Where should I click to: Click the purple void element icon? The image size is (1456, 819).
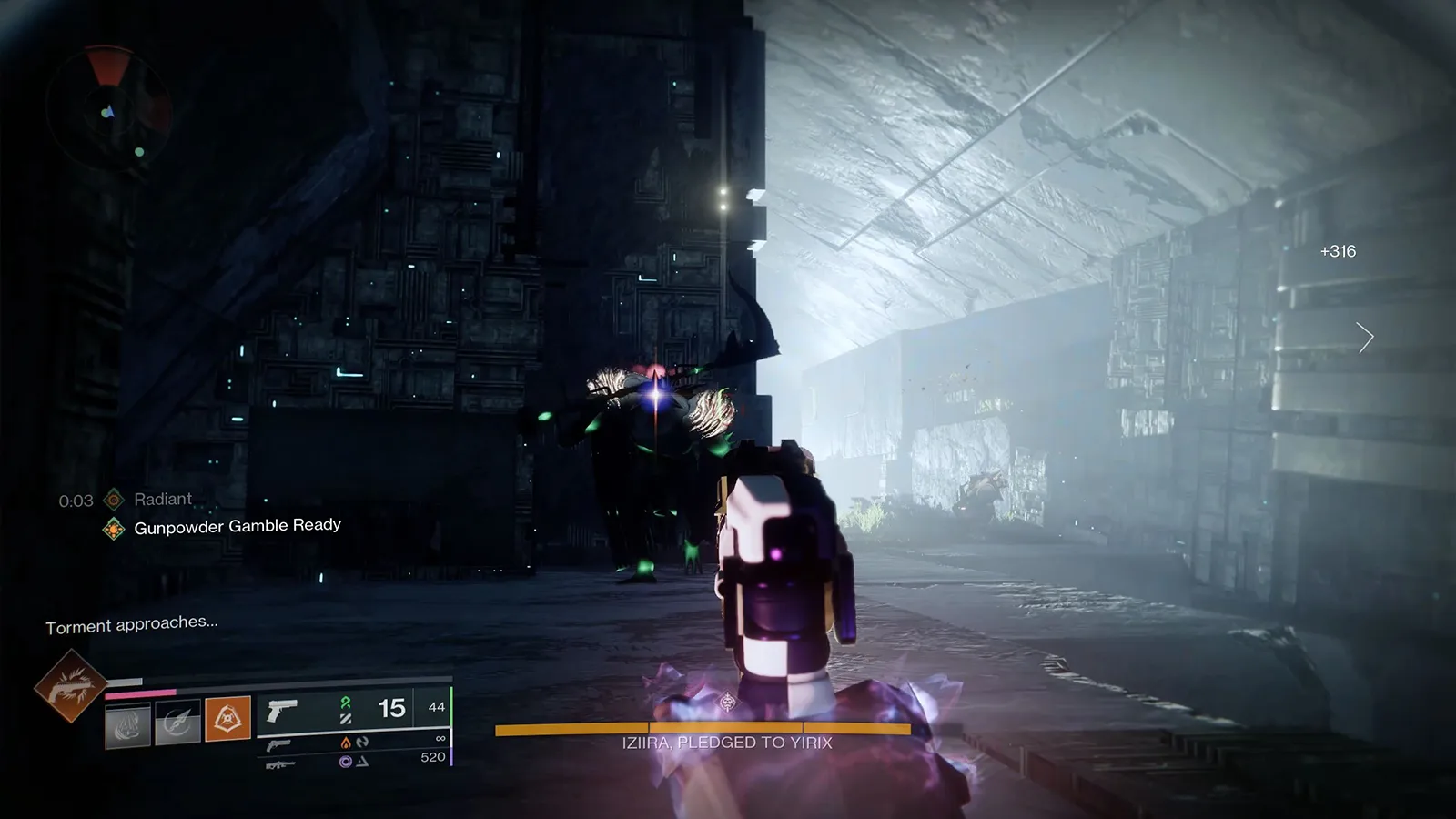[x=346, y=761]
